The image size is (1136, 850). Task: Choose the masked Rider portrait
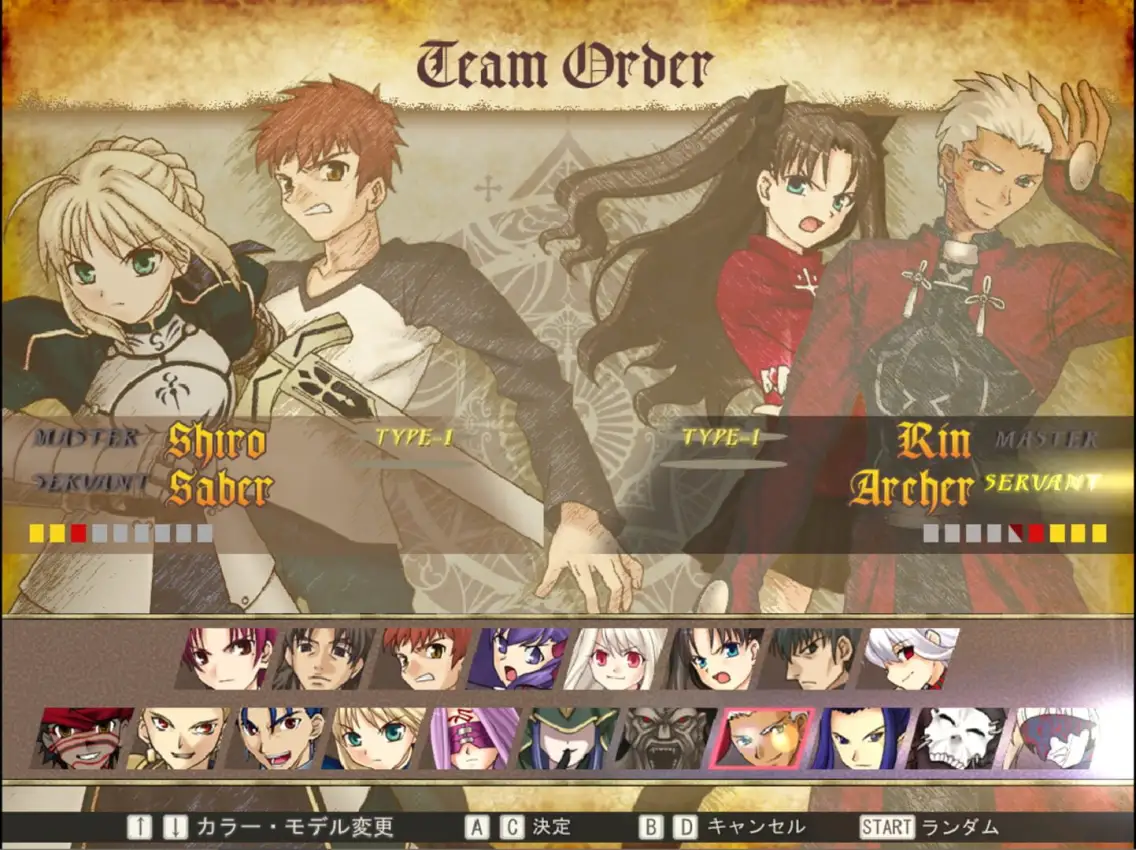click(476, 738)
